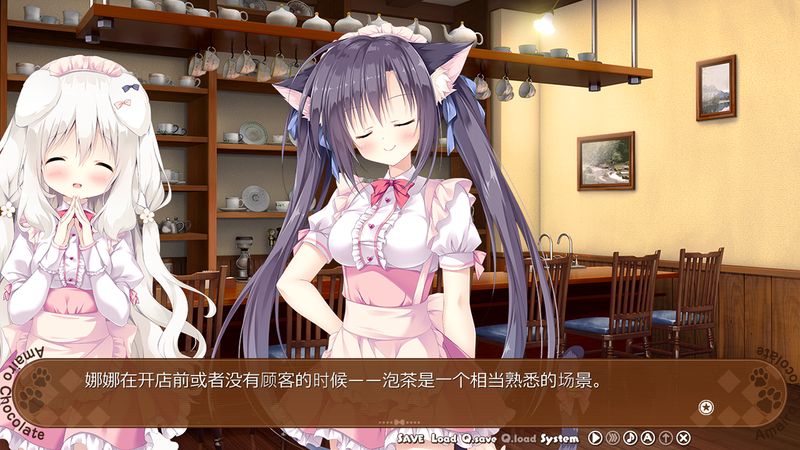Click the circled up-arrow icon
Viewport: 800px width, 450px height.
[x=666, y=438]
